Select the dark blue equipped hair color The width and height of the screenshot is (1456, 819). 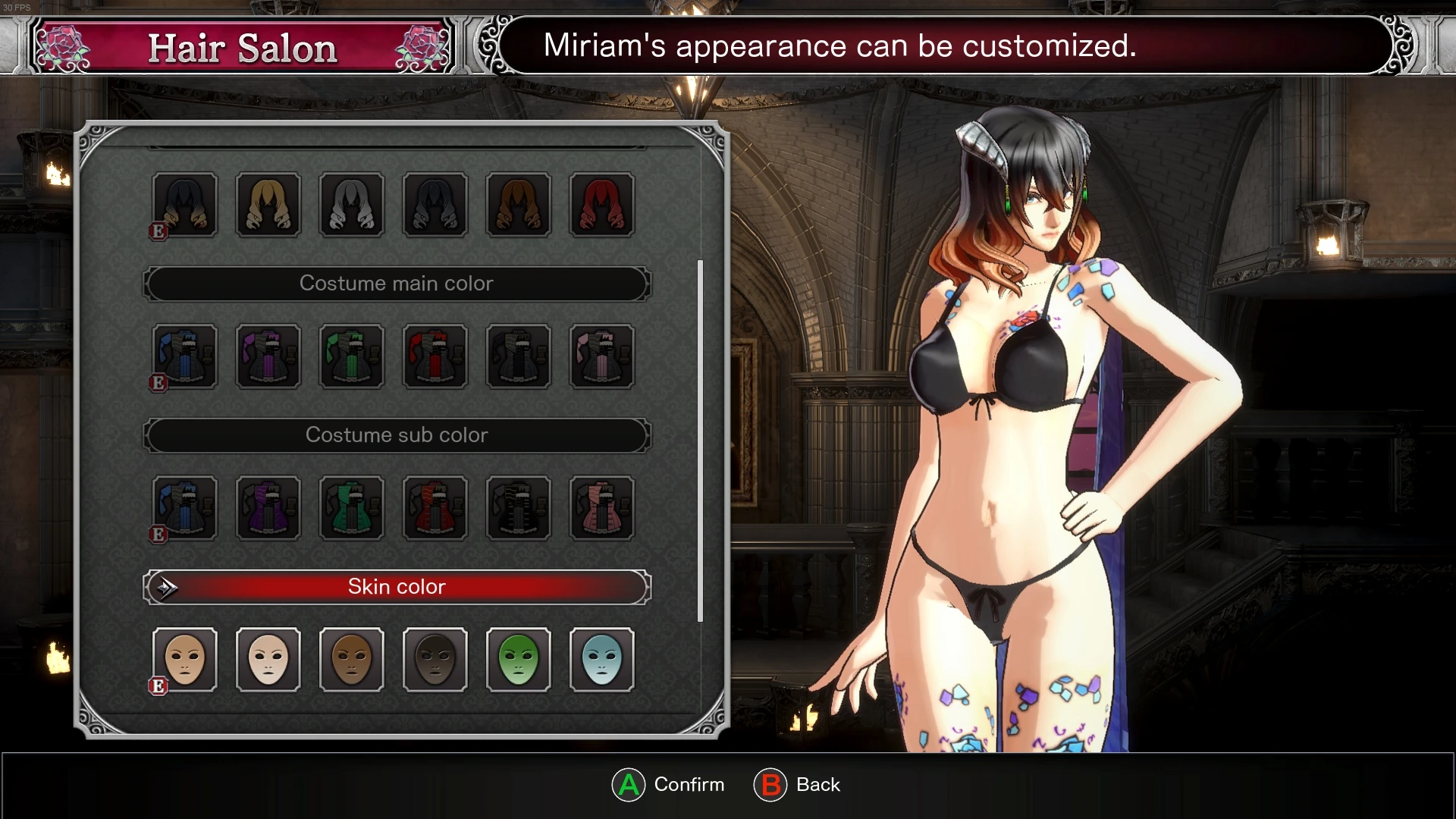coord(185,205)
